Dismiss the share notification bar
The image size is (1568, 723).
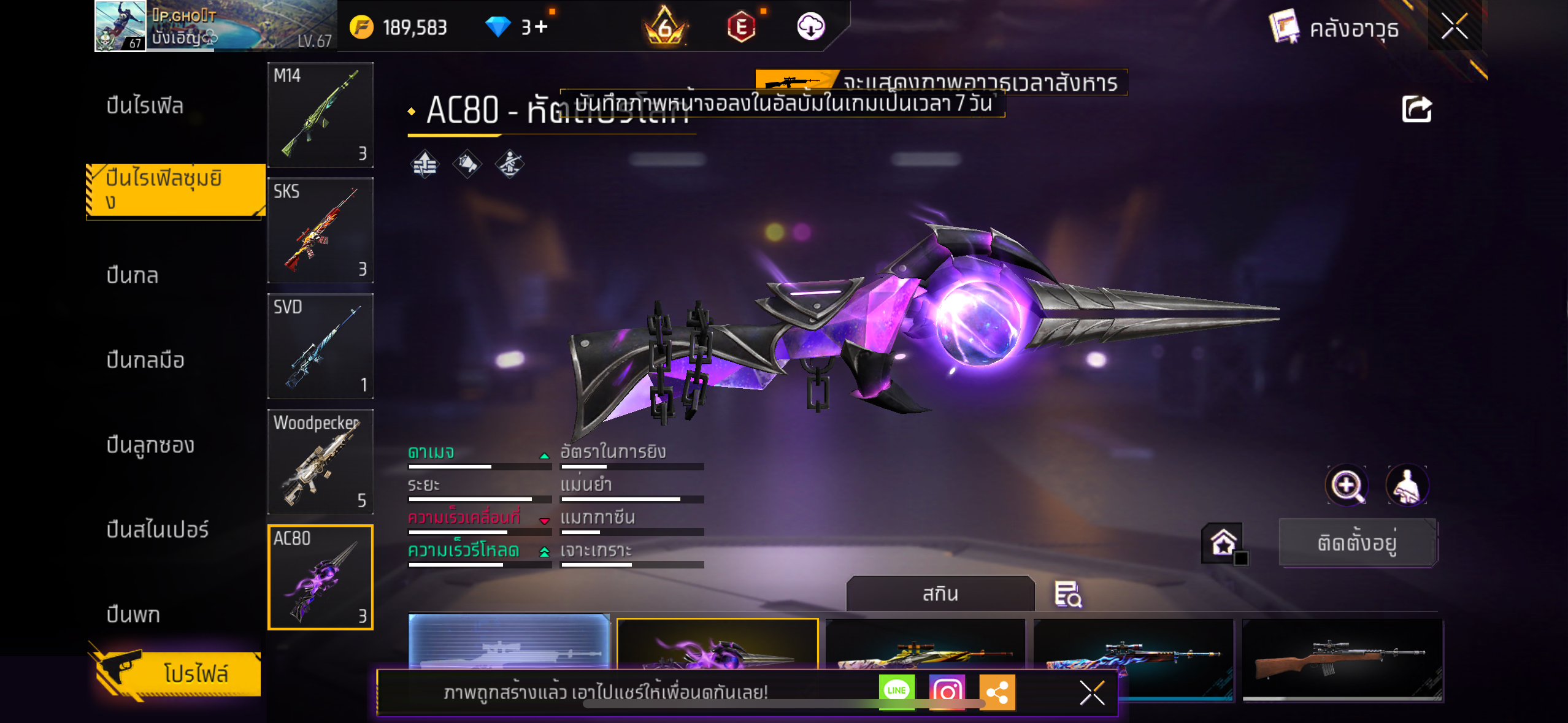click(1092, 693)
